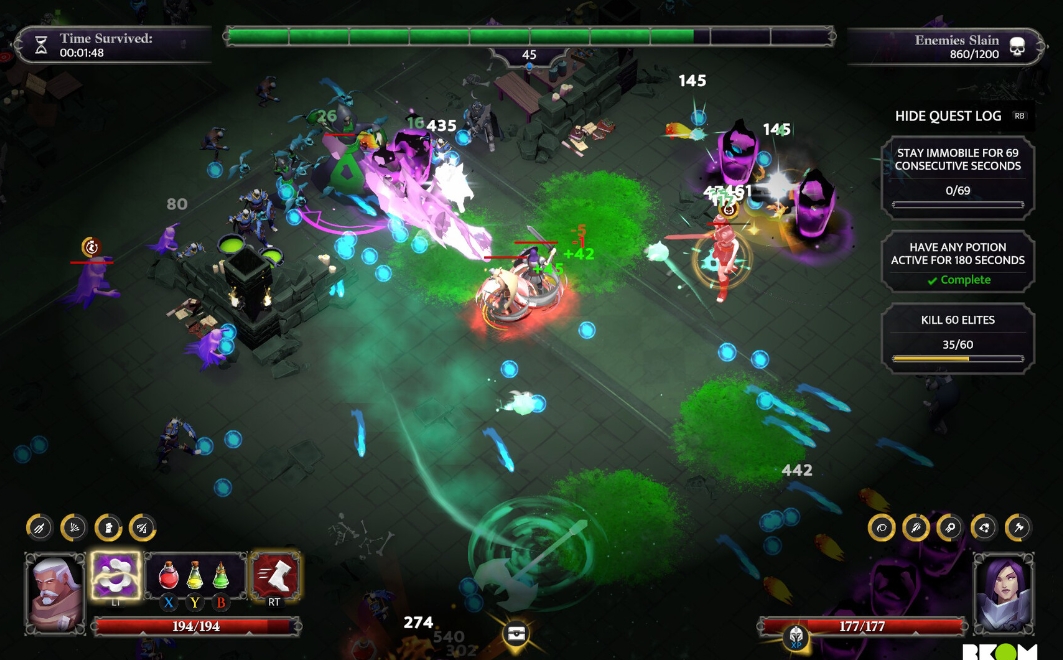Select the axe skill icon

click(x=1017, y=527)
